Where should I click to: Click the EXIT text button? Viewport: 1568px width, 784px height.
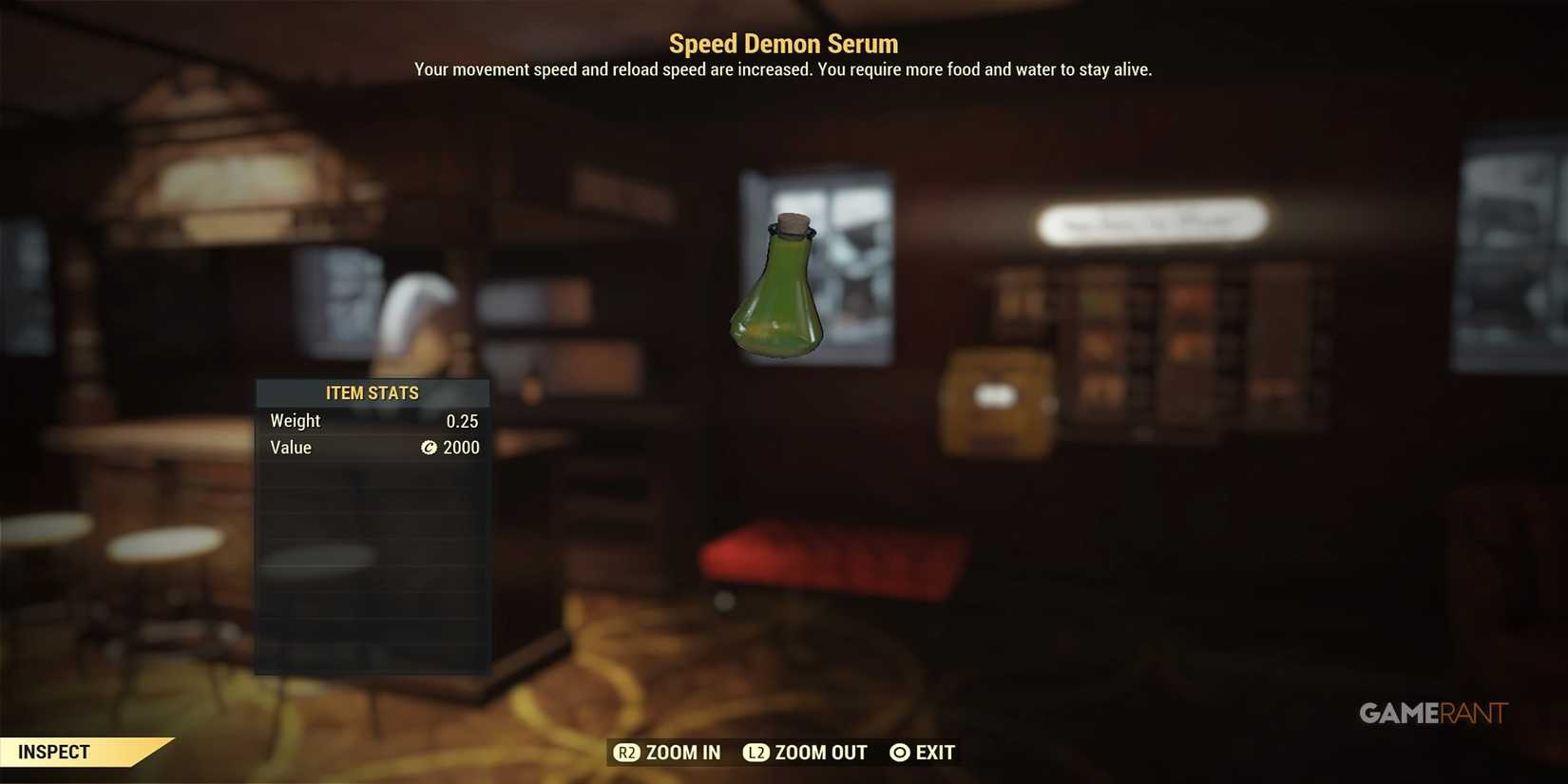click(x=935, y=752)
